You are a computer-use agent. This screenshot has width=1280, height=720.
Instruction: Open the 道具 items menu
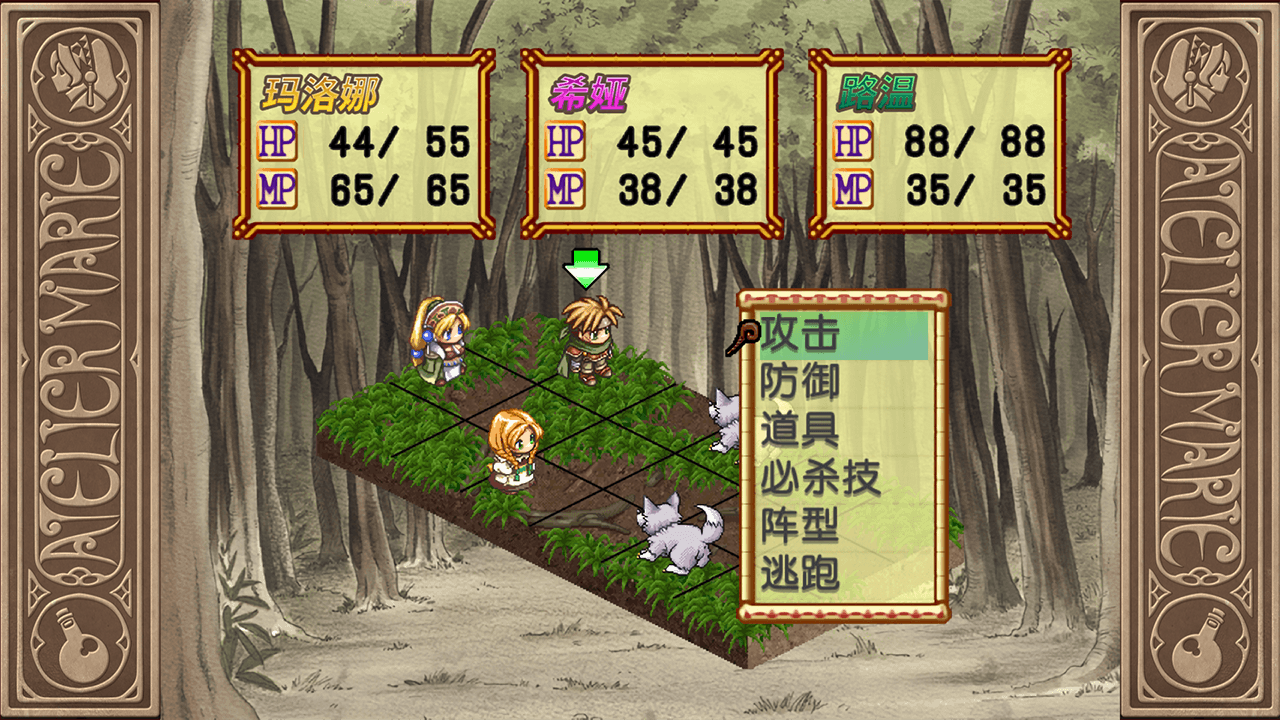800,430
